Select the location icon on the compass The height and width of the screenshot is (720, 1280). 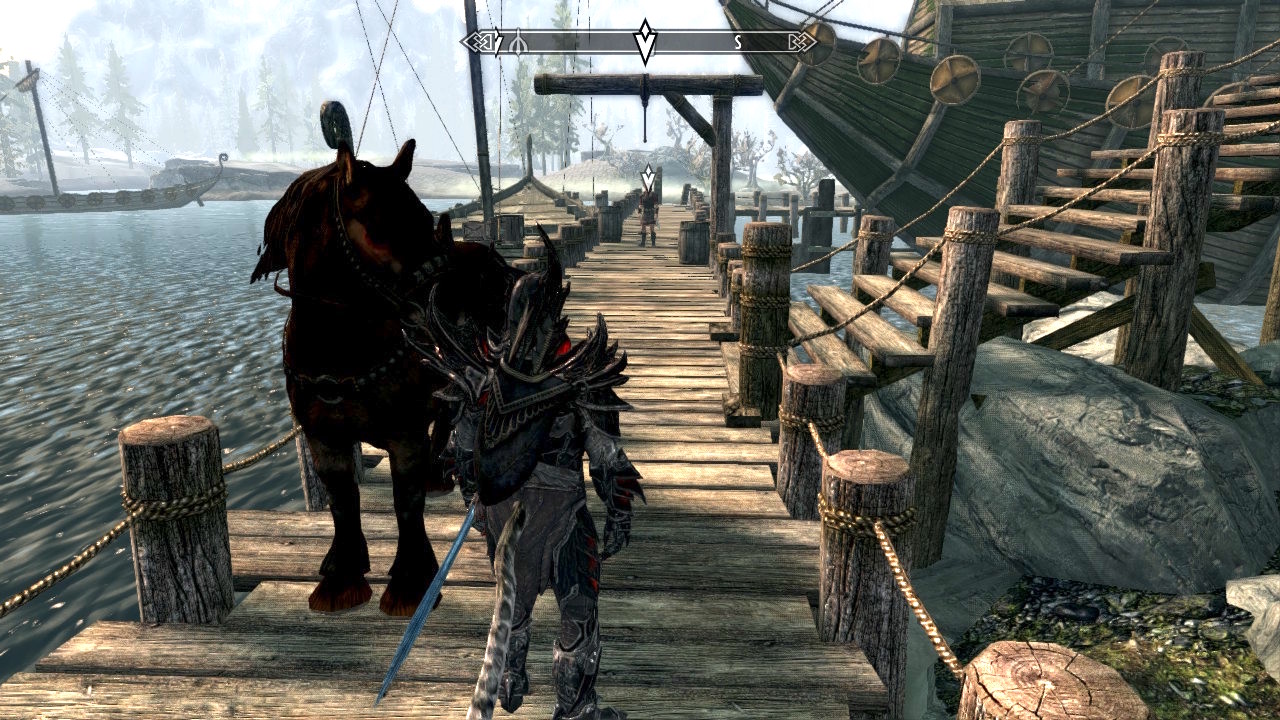518,43
